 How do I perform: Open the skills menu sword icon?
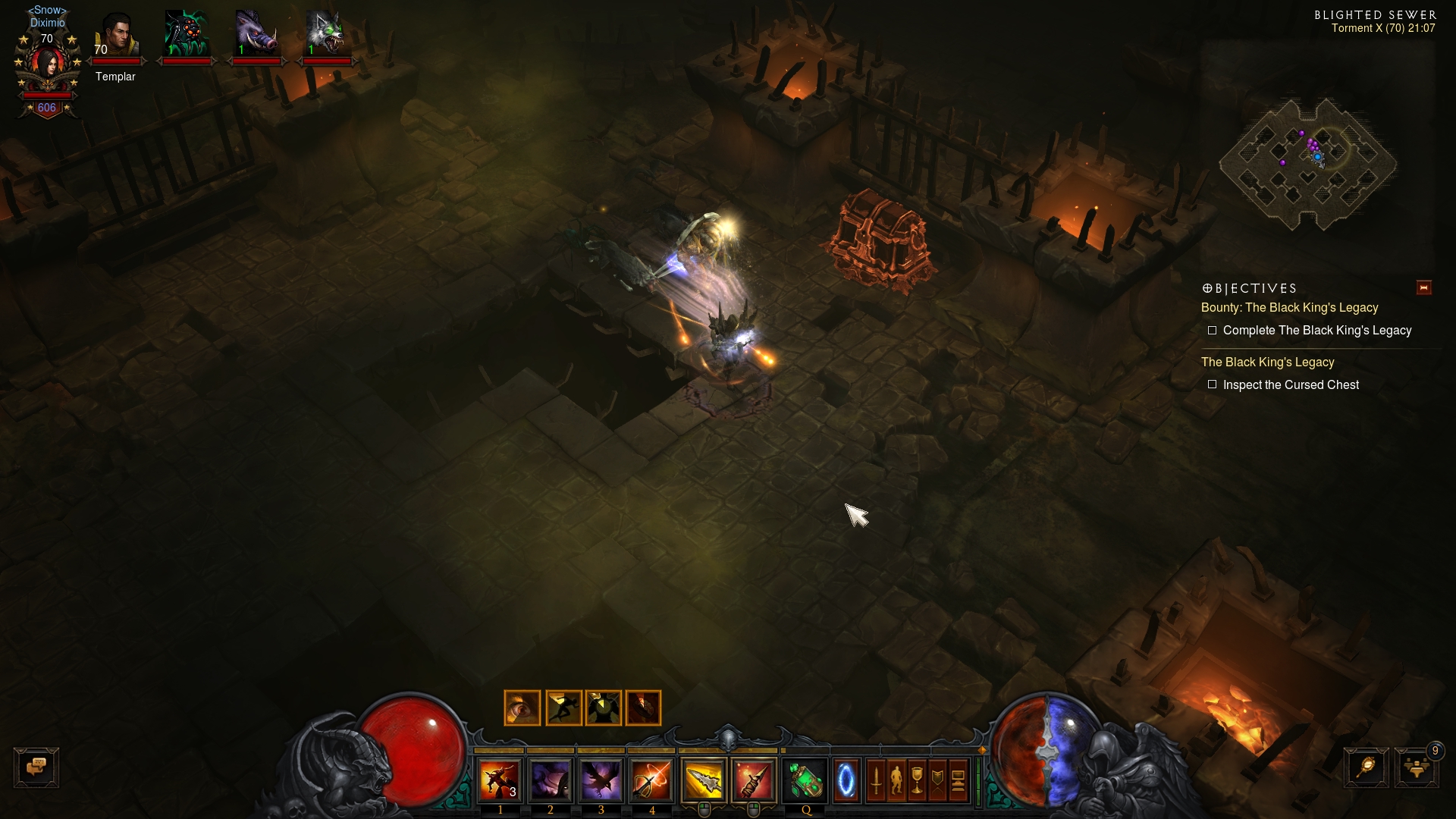[x=876, y=780]
